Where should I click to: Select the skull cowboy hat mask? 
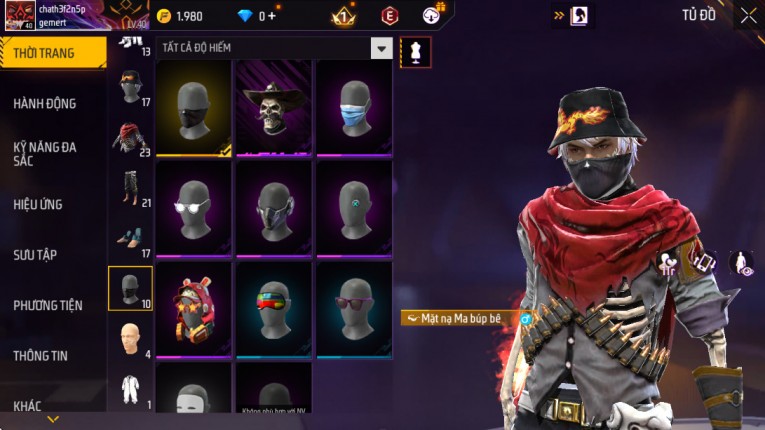(x=274, y=108)
